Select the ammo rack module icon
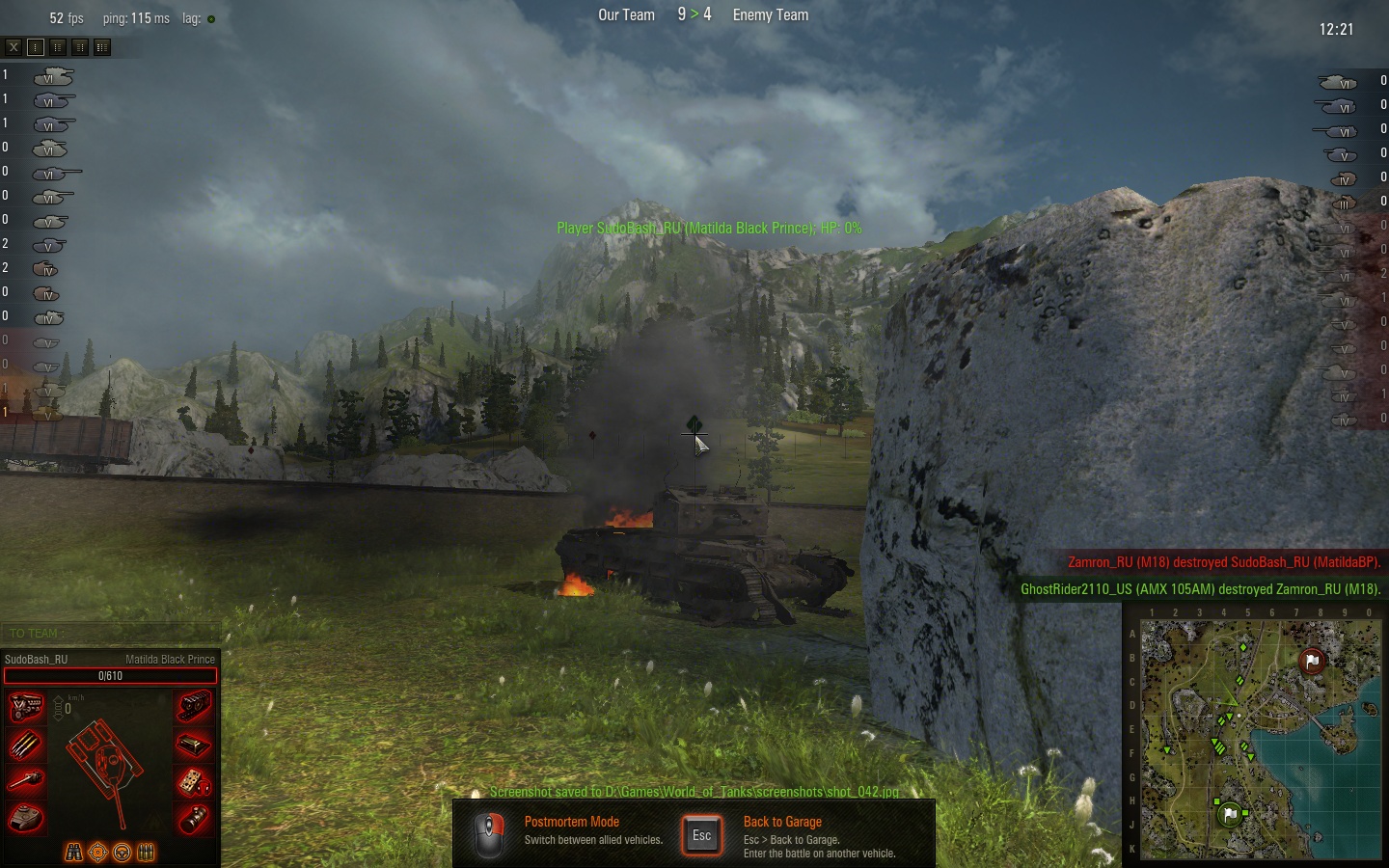Viewport: 1389px width, 868px height. click(x=26, y=745)
